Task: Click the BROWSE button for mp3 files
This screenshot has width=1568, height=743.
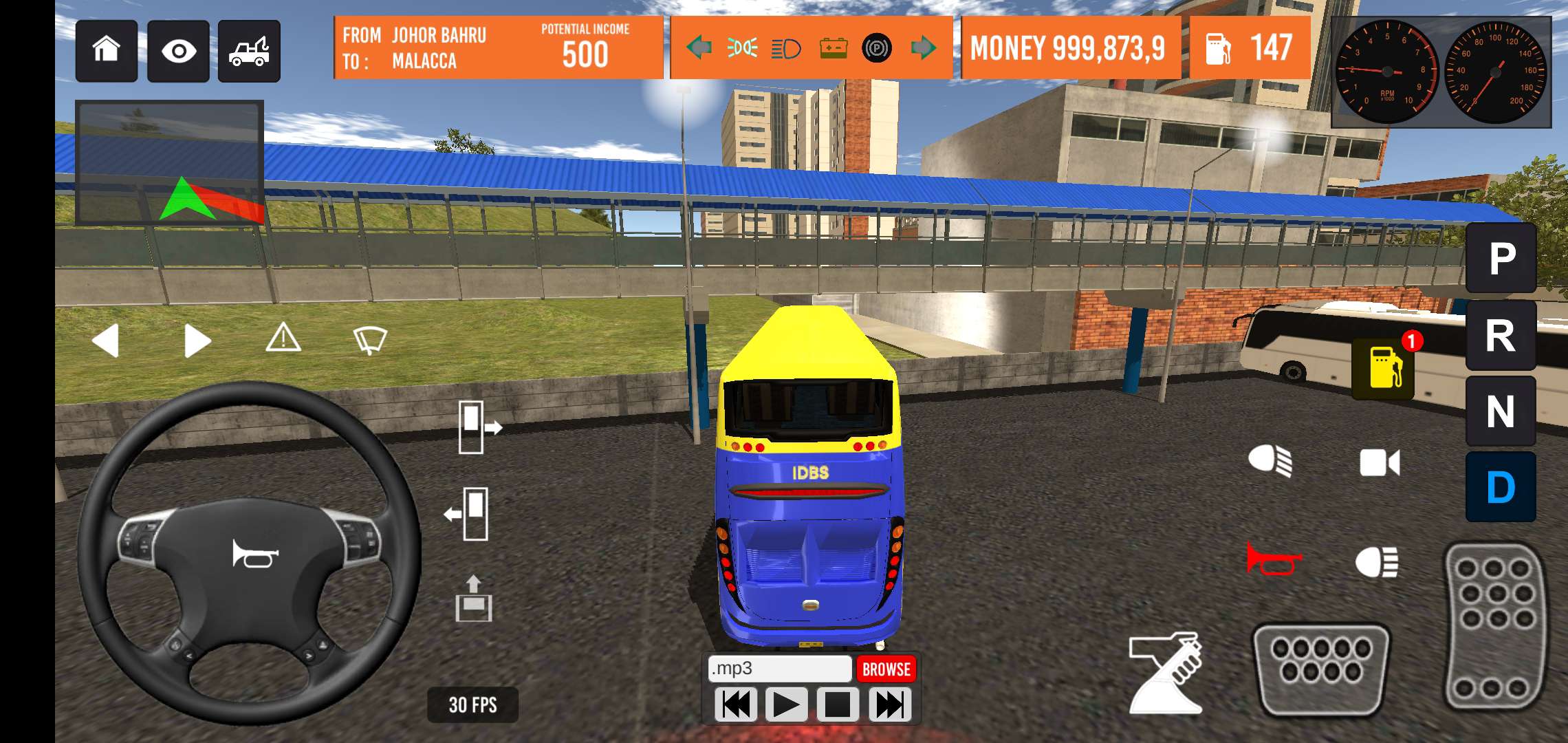Action: pyautogui.click(x=886, y=668)
